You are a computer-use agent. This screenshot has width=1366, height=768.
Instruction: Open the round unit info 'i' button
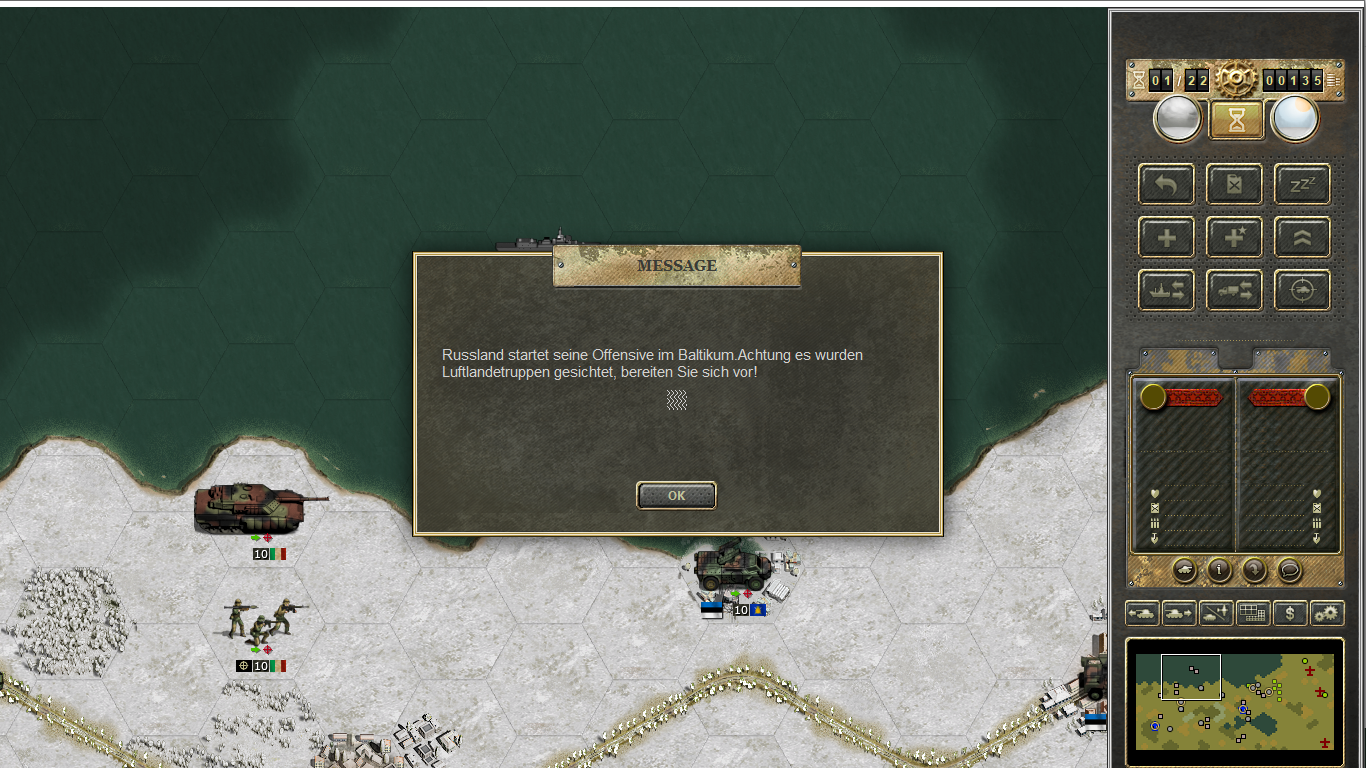pyautogui.click(x=1219, y=570)
